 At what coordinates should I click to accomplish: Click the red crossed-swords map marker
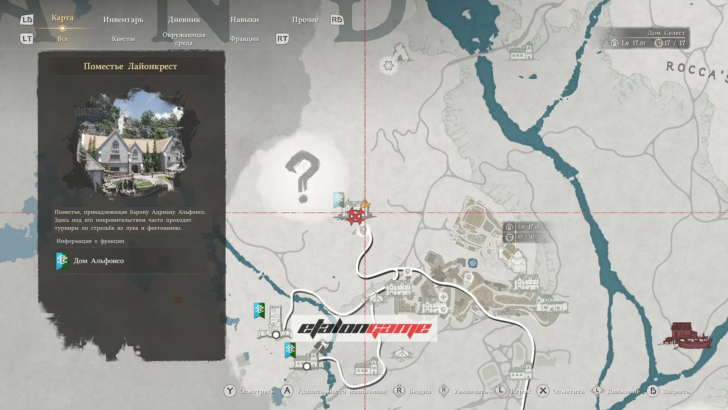point(354,214)
